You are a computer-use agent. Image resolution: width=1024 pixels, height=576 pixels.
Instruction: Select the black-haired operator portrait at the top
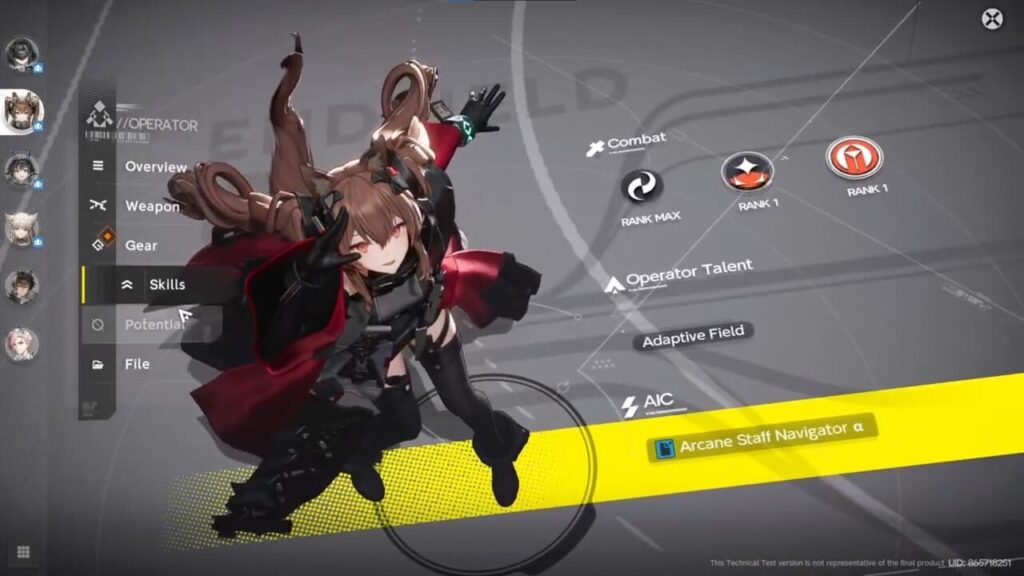point(21,54)
